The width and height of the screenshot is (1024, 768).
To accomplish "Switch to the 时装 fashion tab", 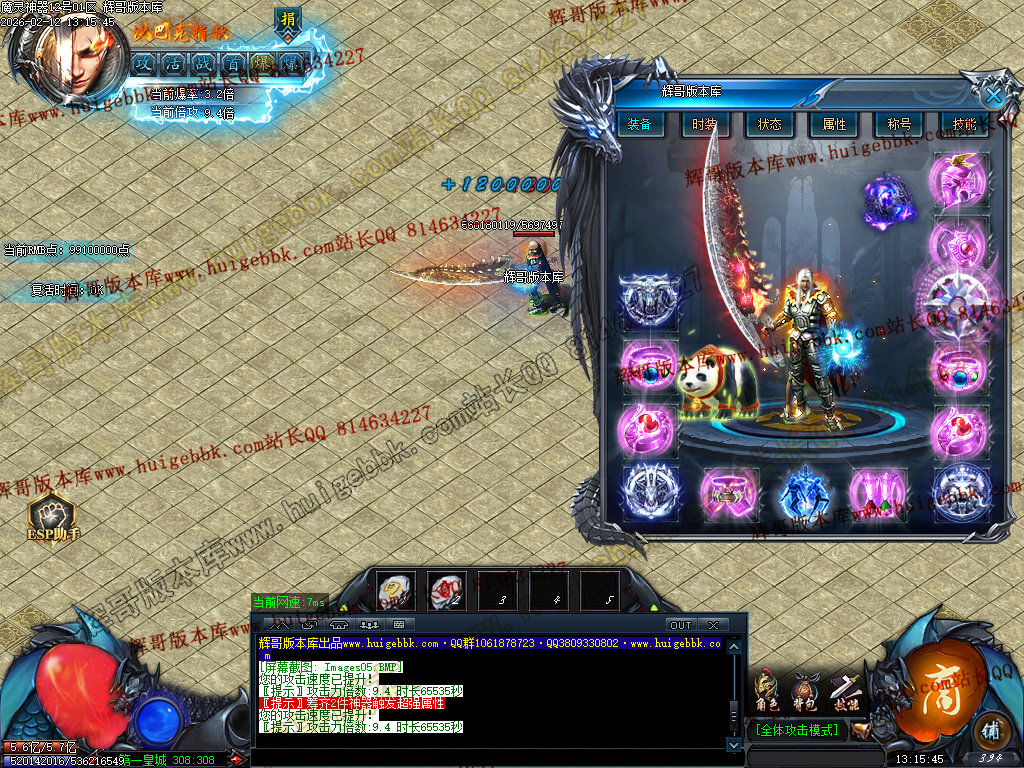I will [703, 125].
